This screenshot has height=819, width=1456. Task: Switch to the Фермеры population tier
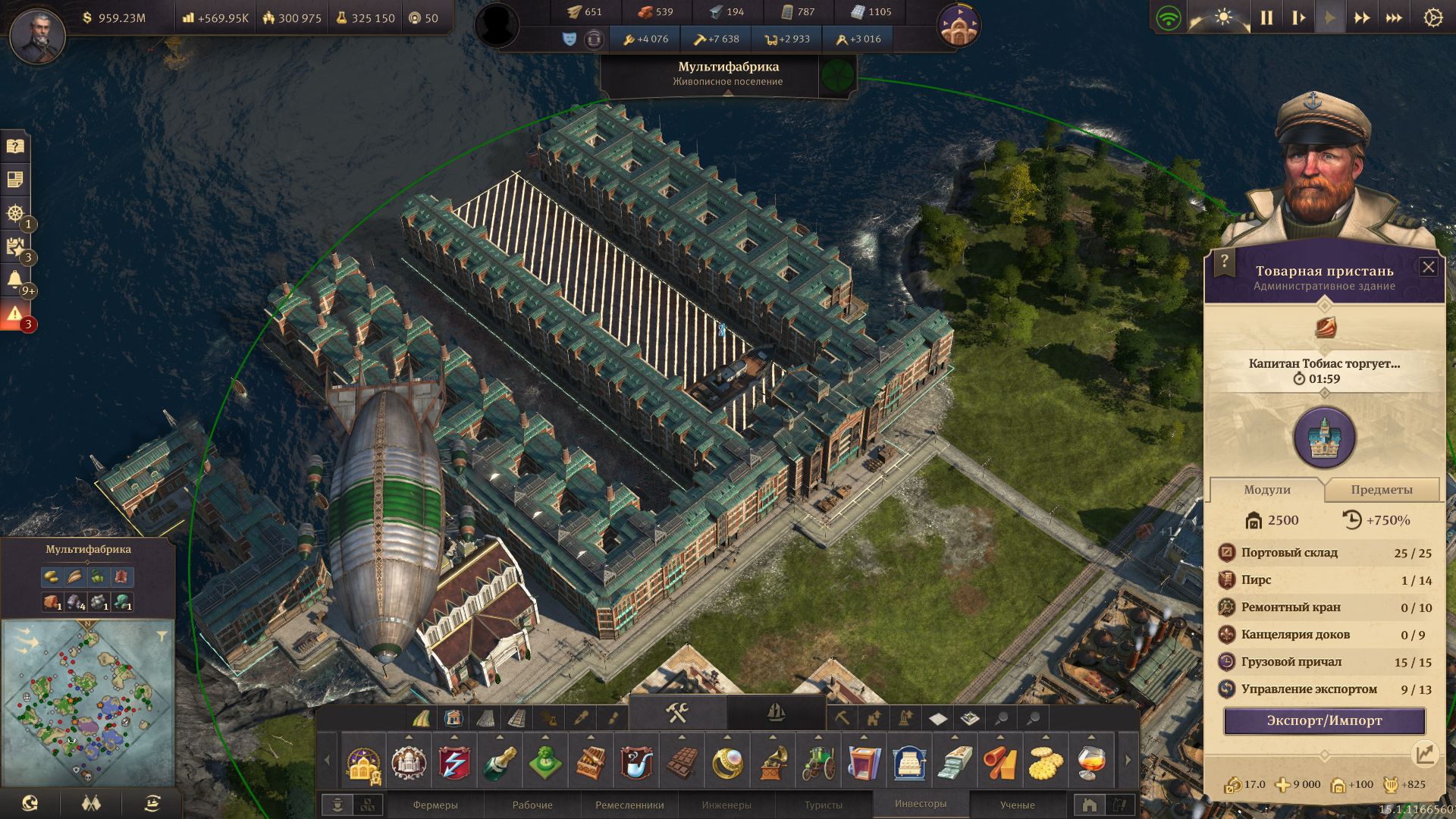point(435,805)
